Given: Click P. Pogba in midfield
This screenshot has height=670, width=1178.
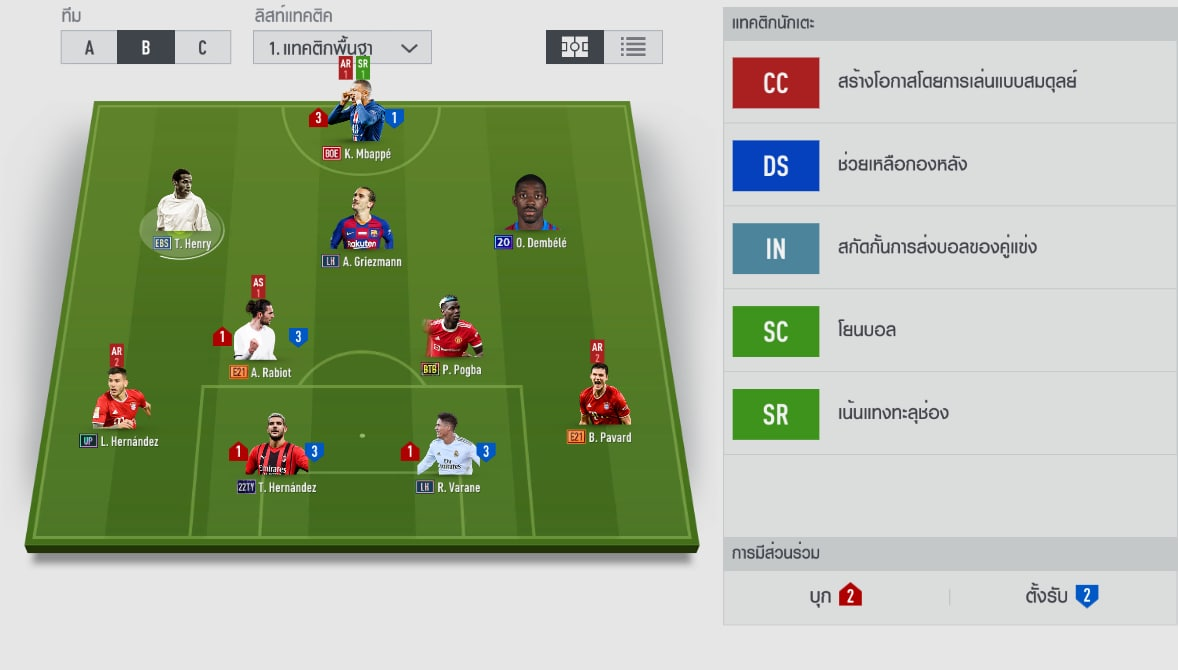Looking at the screenshot, I should [452, 332].
